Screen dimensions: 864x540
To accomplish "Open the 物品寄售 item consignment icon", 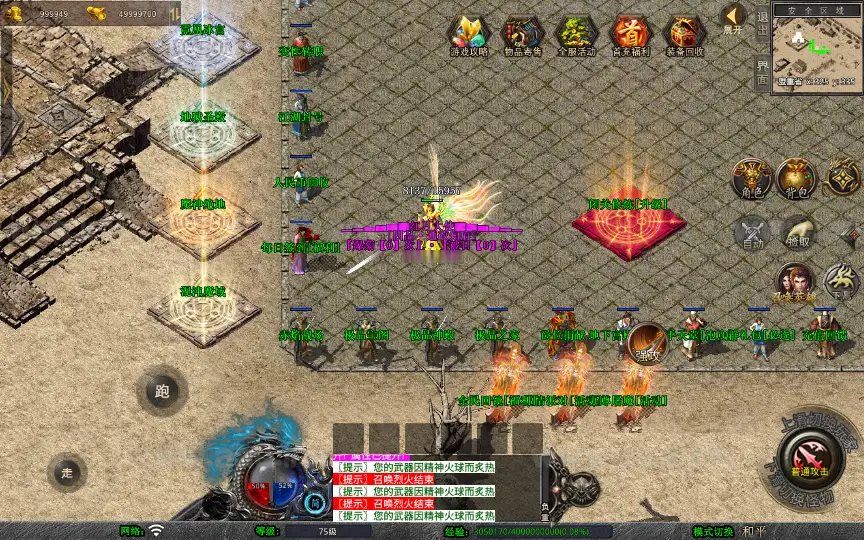I will click(x=522, y=35).
